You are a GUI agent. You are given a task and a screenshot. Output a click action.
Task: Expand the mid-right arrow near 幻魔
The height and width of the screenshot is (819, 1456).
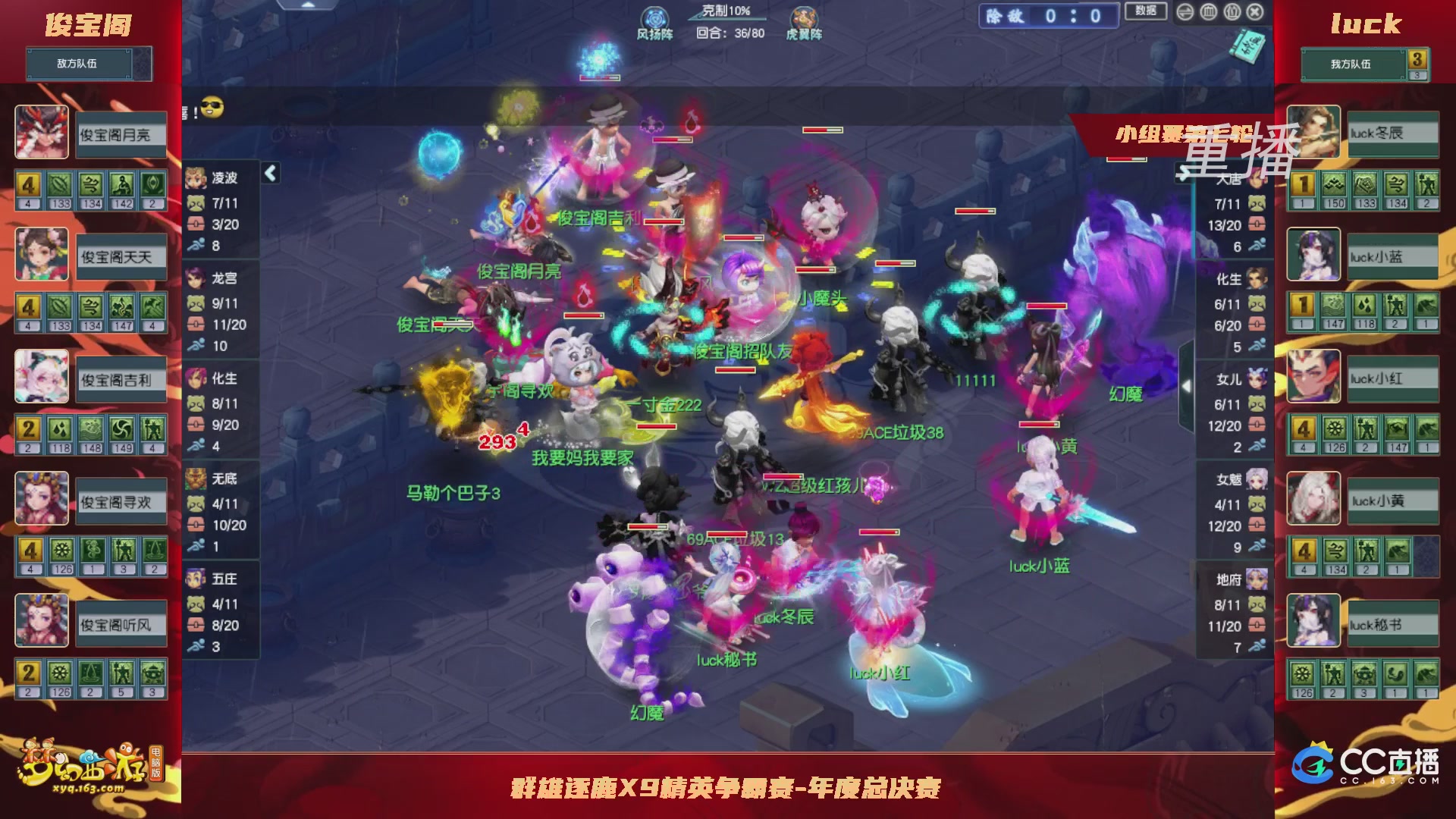[1188, 385]
